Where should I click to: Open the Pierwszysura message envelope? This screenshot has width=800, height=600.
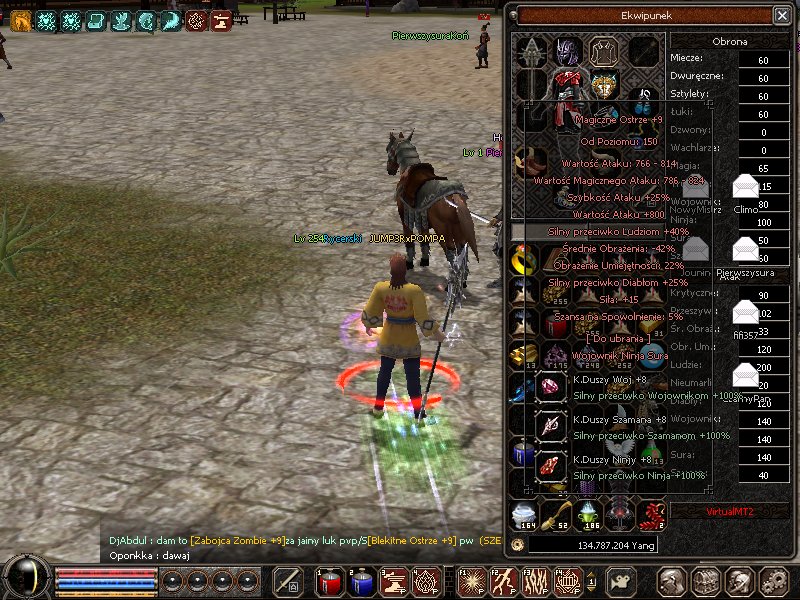(x=745, y=248)
